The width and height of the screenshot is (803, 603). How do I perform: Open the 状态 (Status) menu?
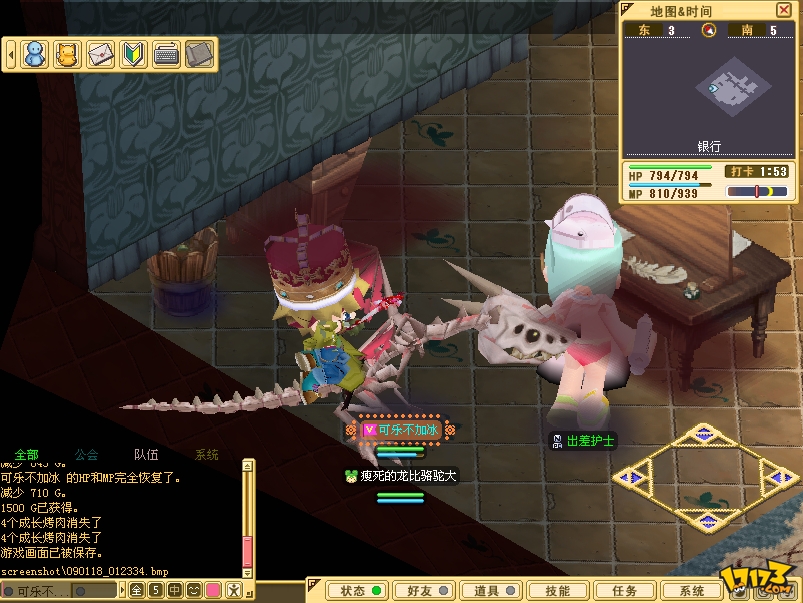(x=361, y=590)
